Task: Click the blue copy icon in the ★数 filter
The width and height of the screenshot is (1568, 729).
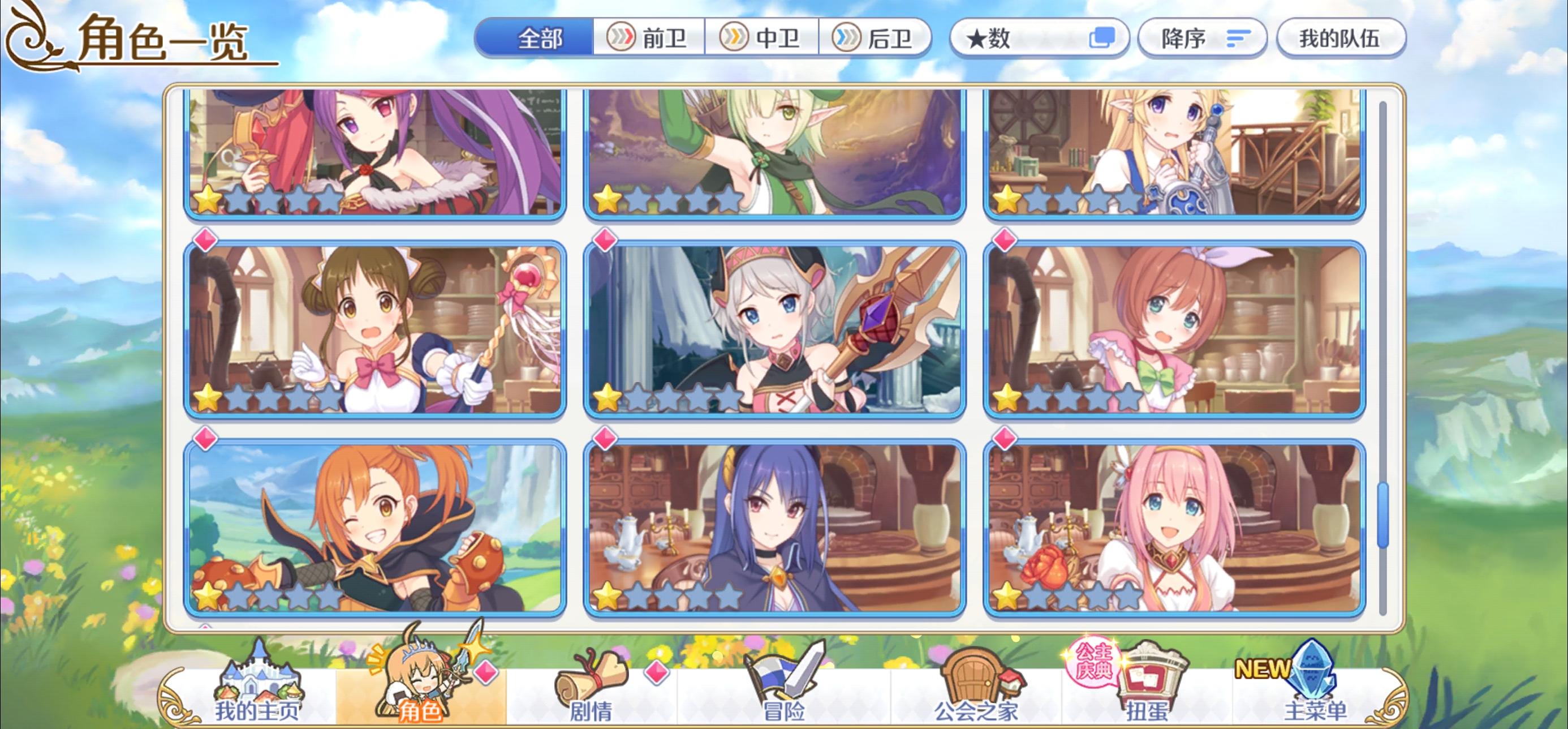Action: pos(1104,37)
